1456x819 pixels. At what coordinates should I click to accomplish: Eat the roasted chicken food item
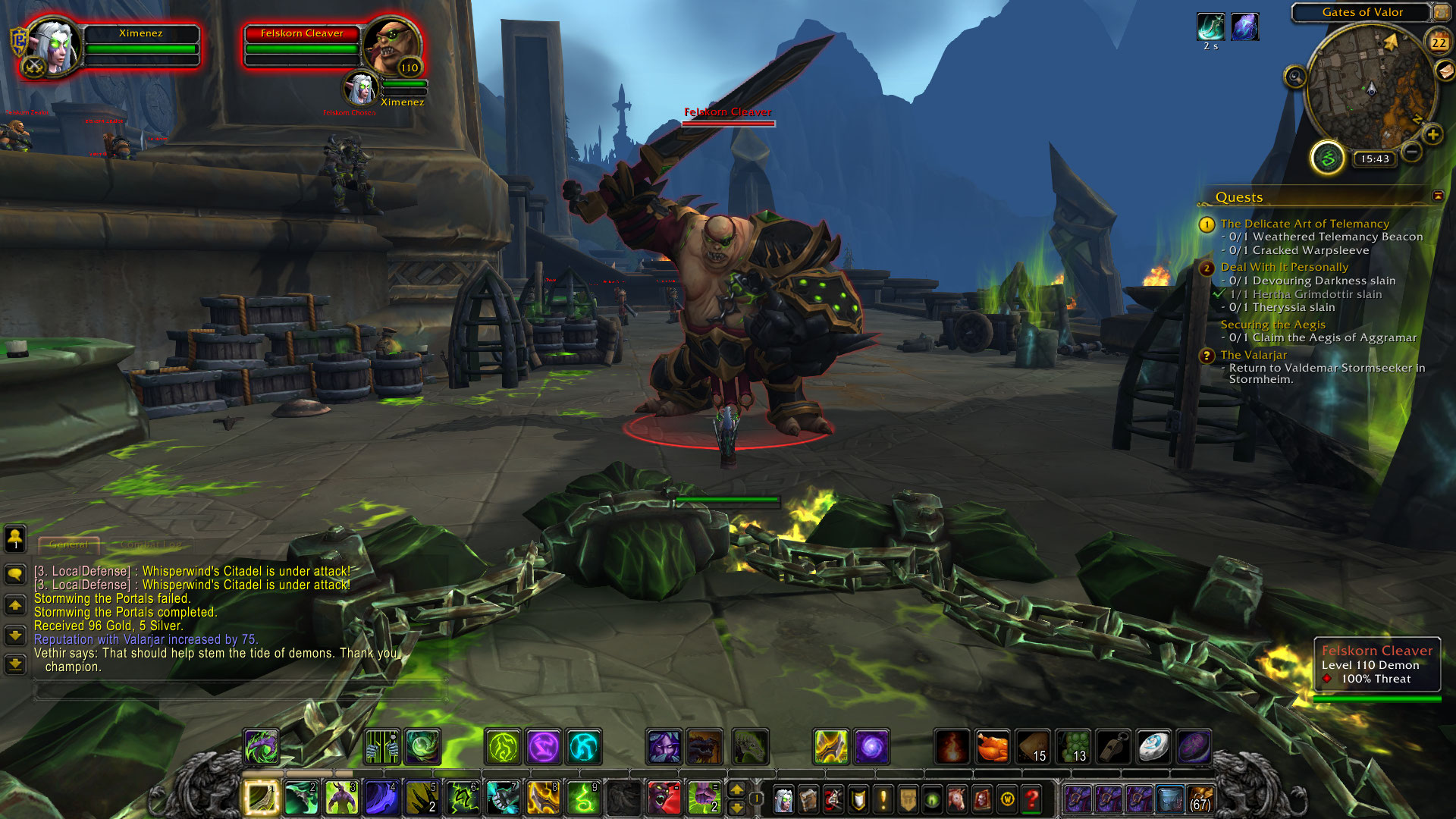[x=992, y=747]
